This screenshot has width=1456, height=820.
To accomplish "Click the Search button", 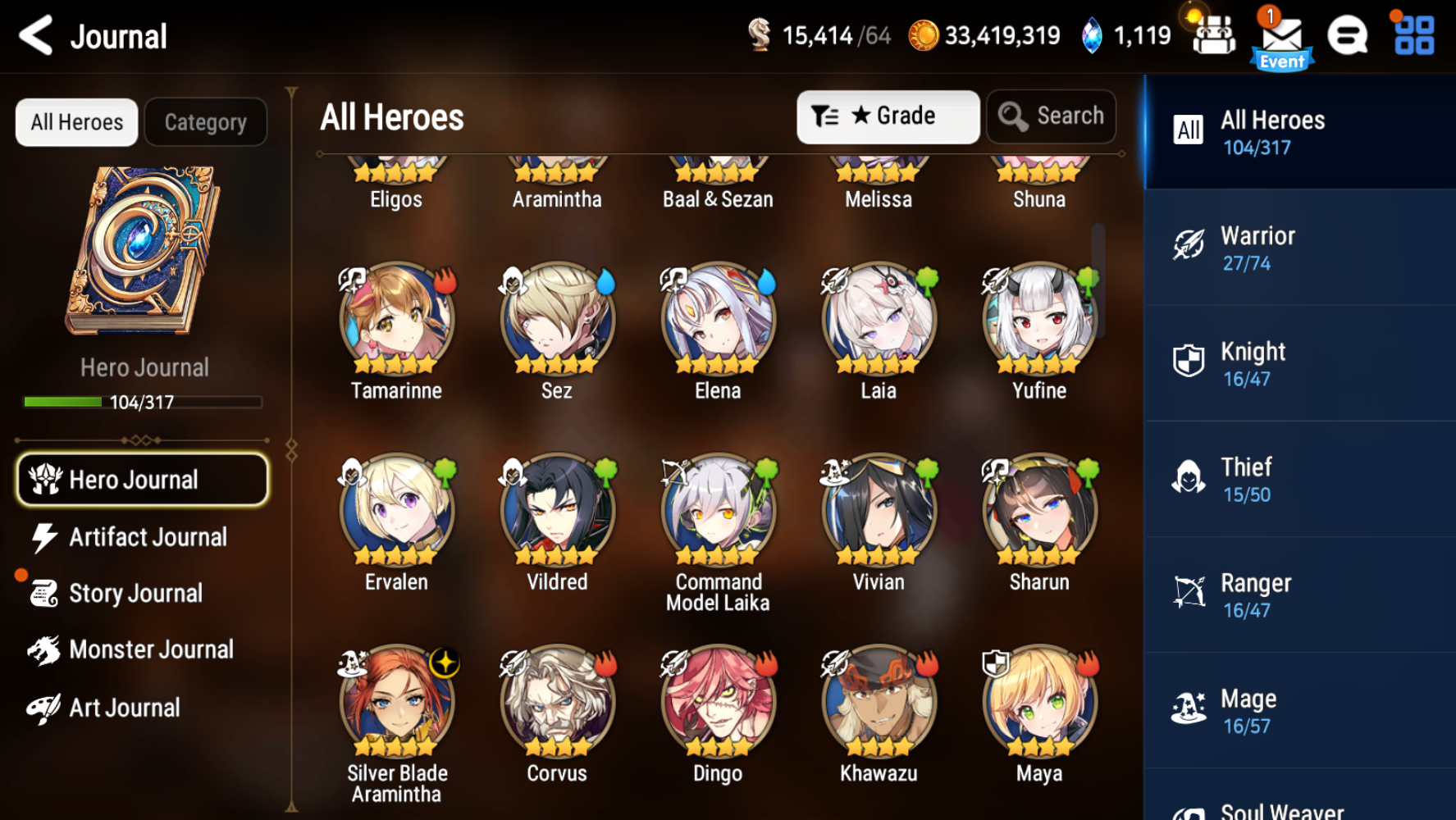I will click(x=1051, y=116).
